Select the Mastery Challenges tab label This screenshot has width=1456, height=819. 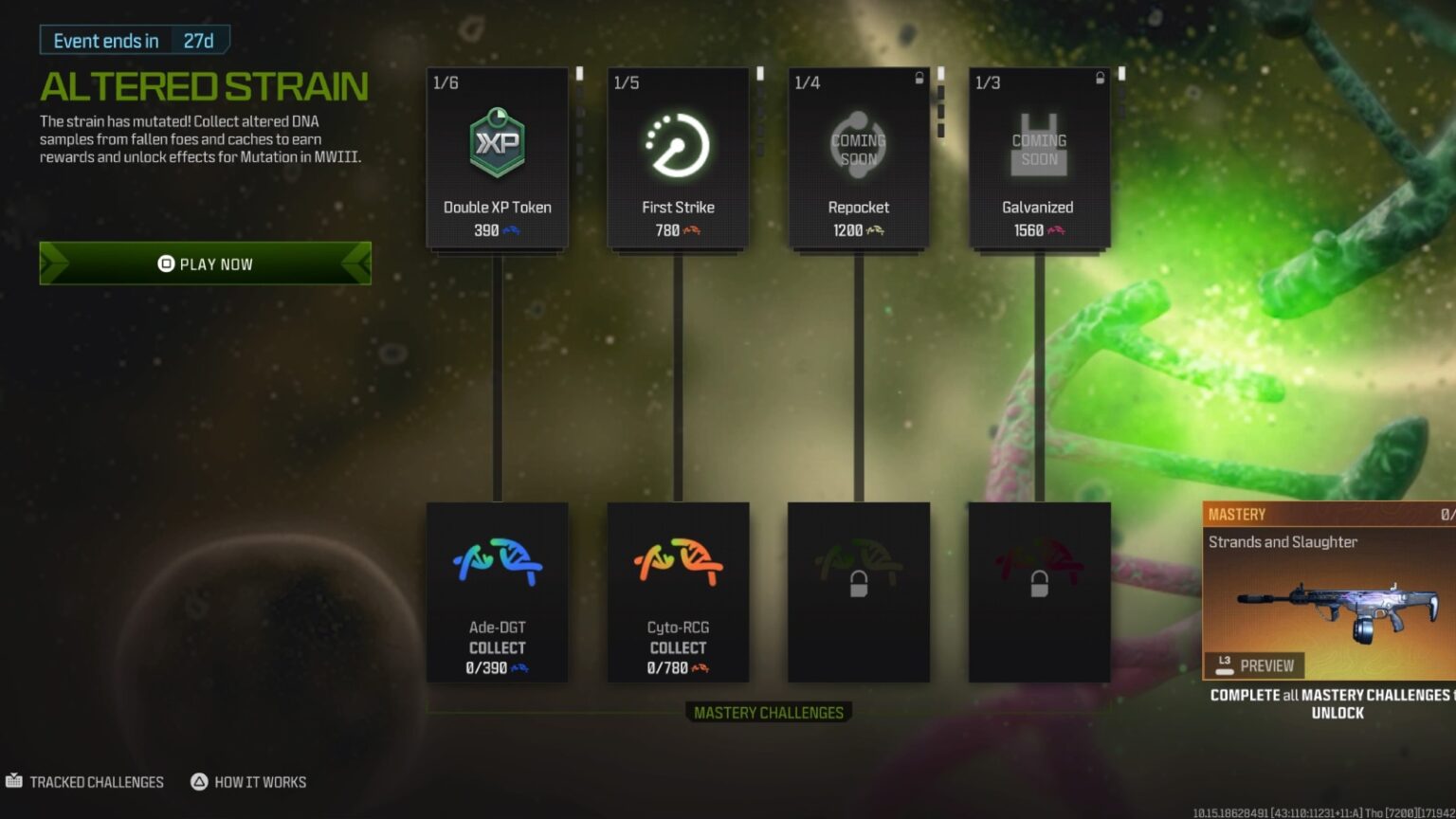pos(769,712)
